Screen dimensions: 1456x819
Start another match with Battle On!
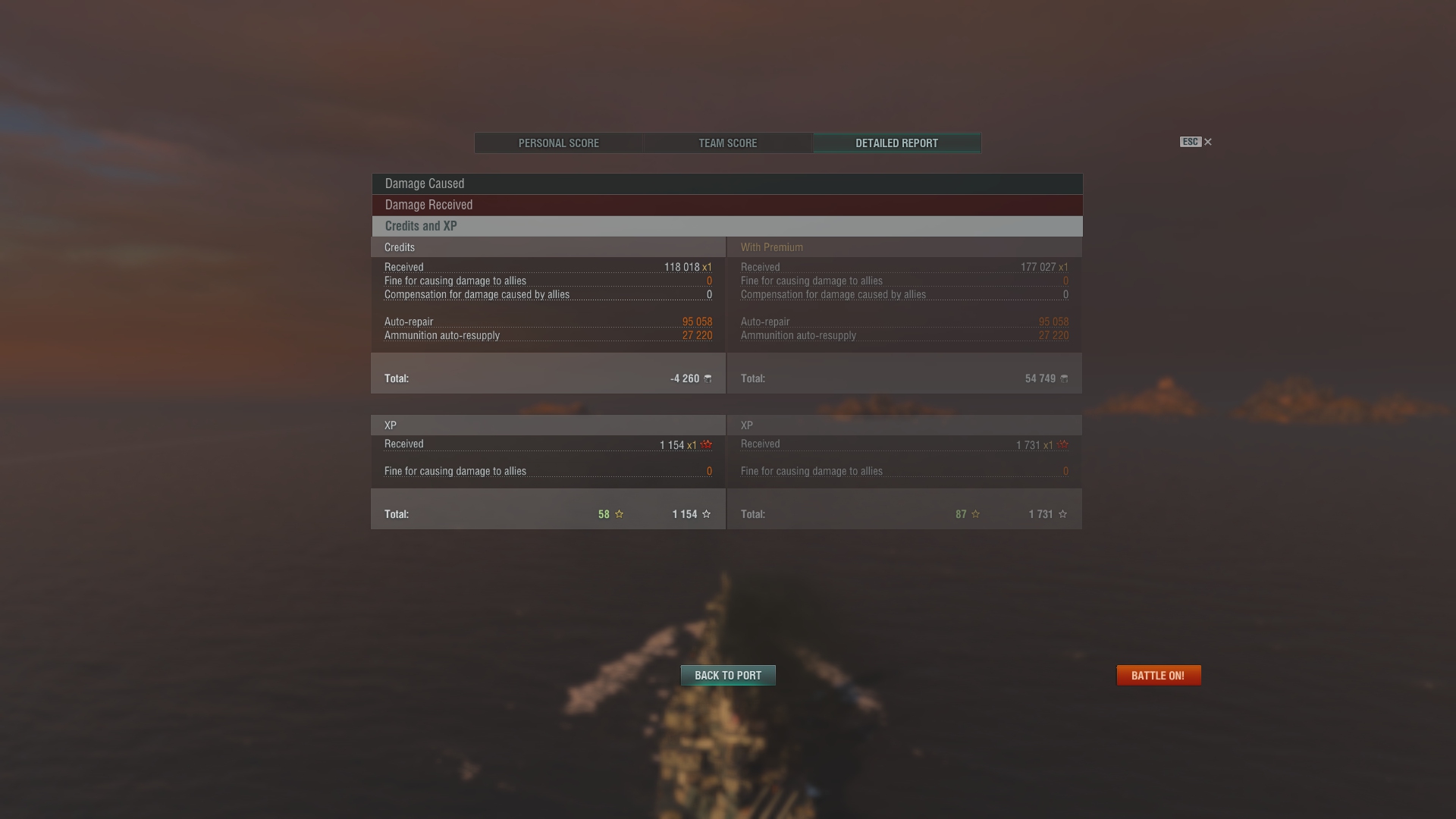point(1158,676)
